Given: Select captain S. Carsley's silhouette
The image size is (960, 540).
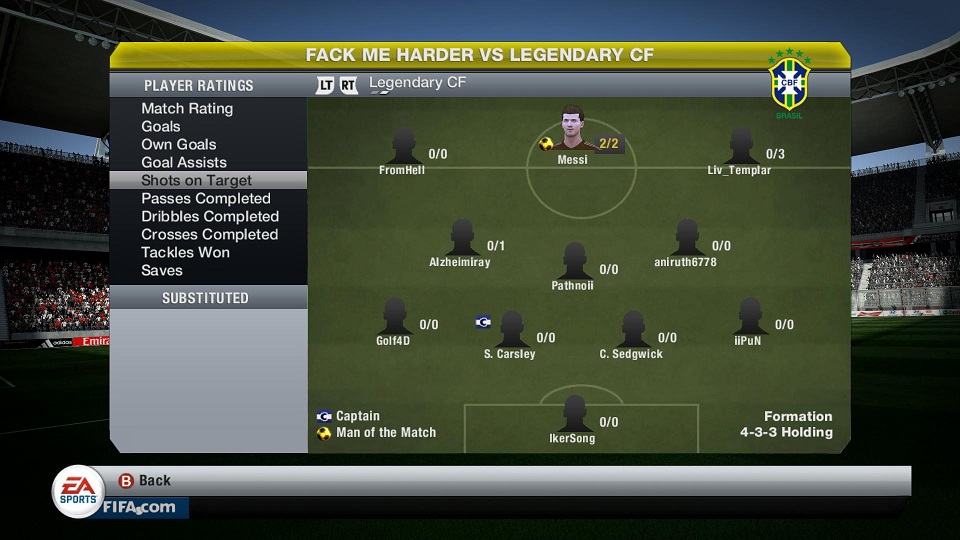Looking at the screenshot, I should coord(510,330).
